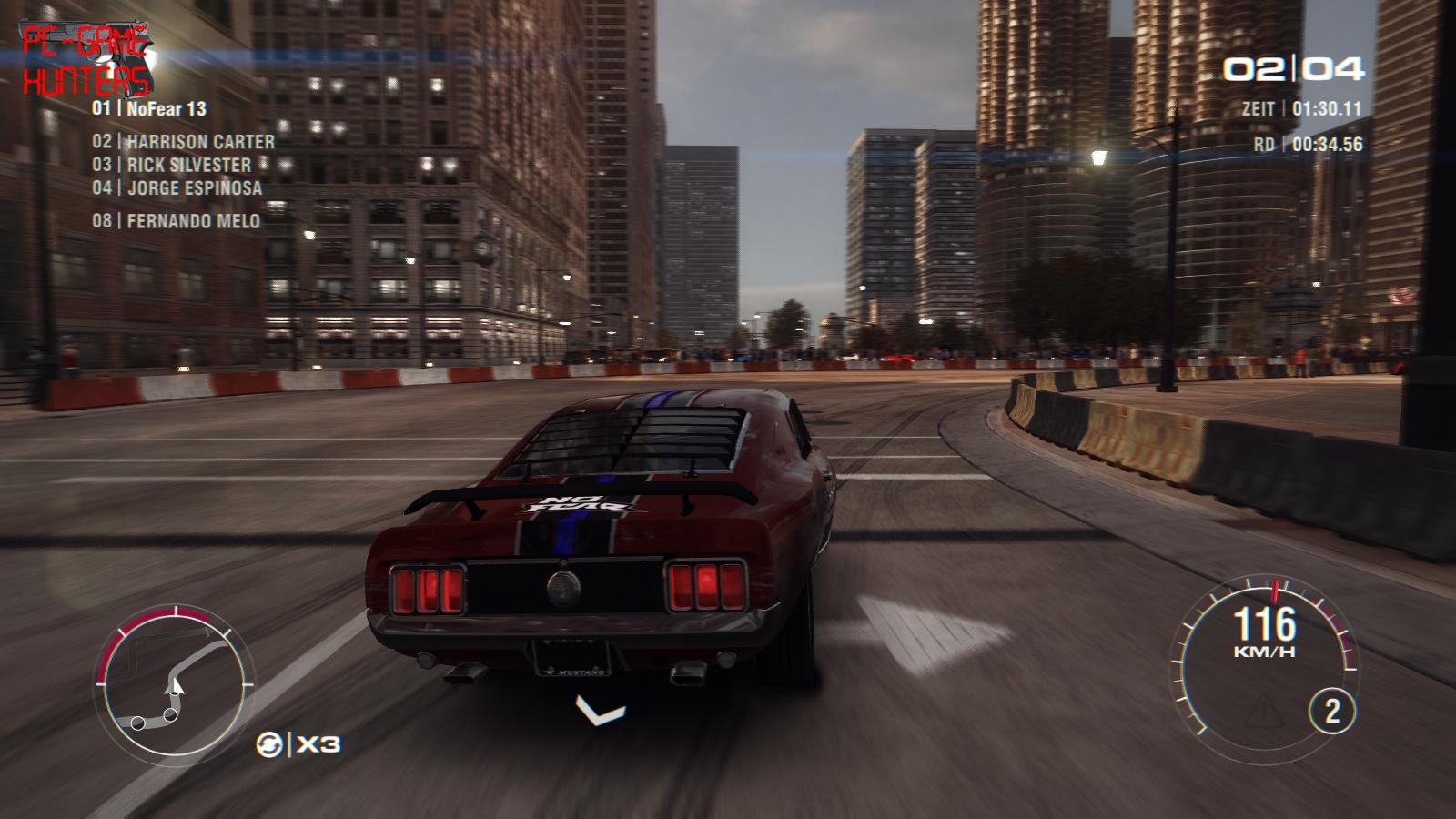
Task: Click the circular track minimap
Action: (x=172, y=681)
